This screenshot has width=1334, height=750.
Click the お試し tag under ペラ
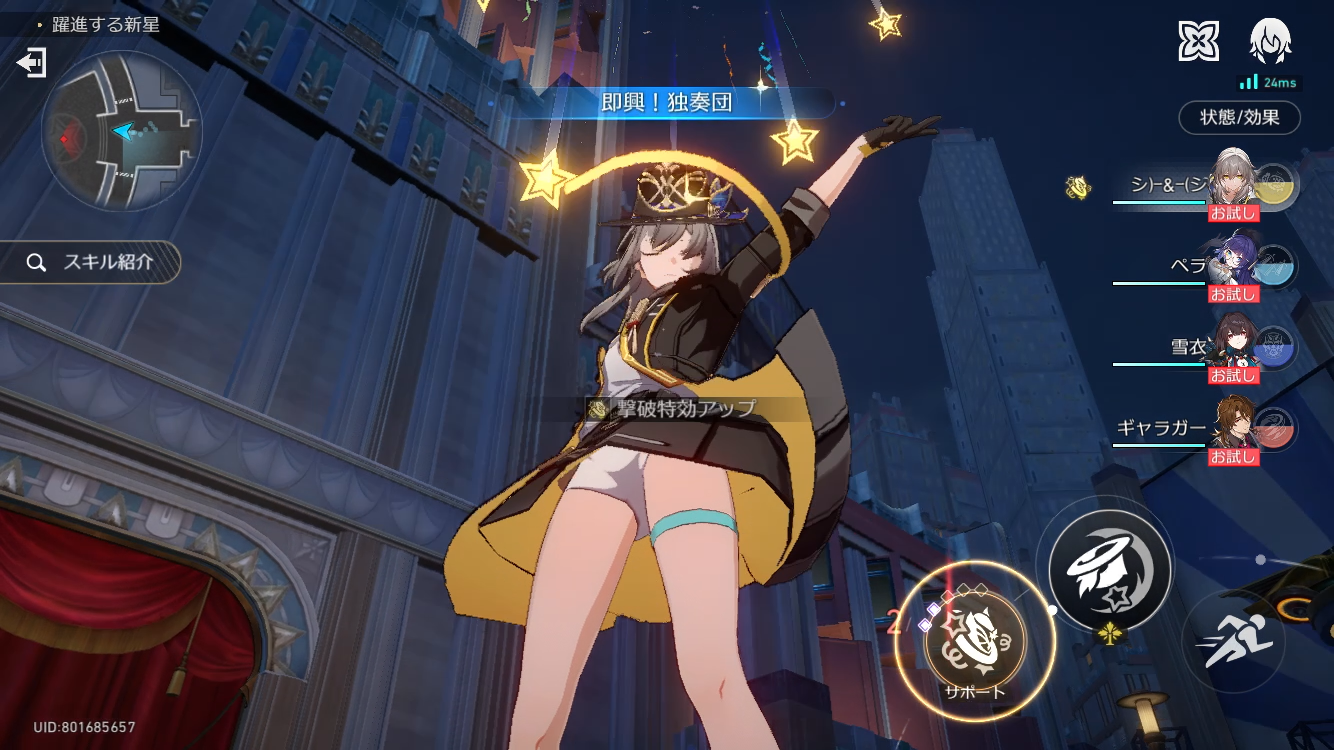[1236, 294]
